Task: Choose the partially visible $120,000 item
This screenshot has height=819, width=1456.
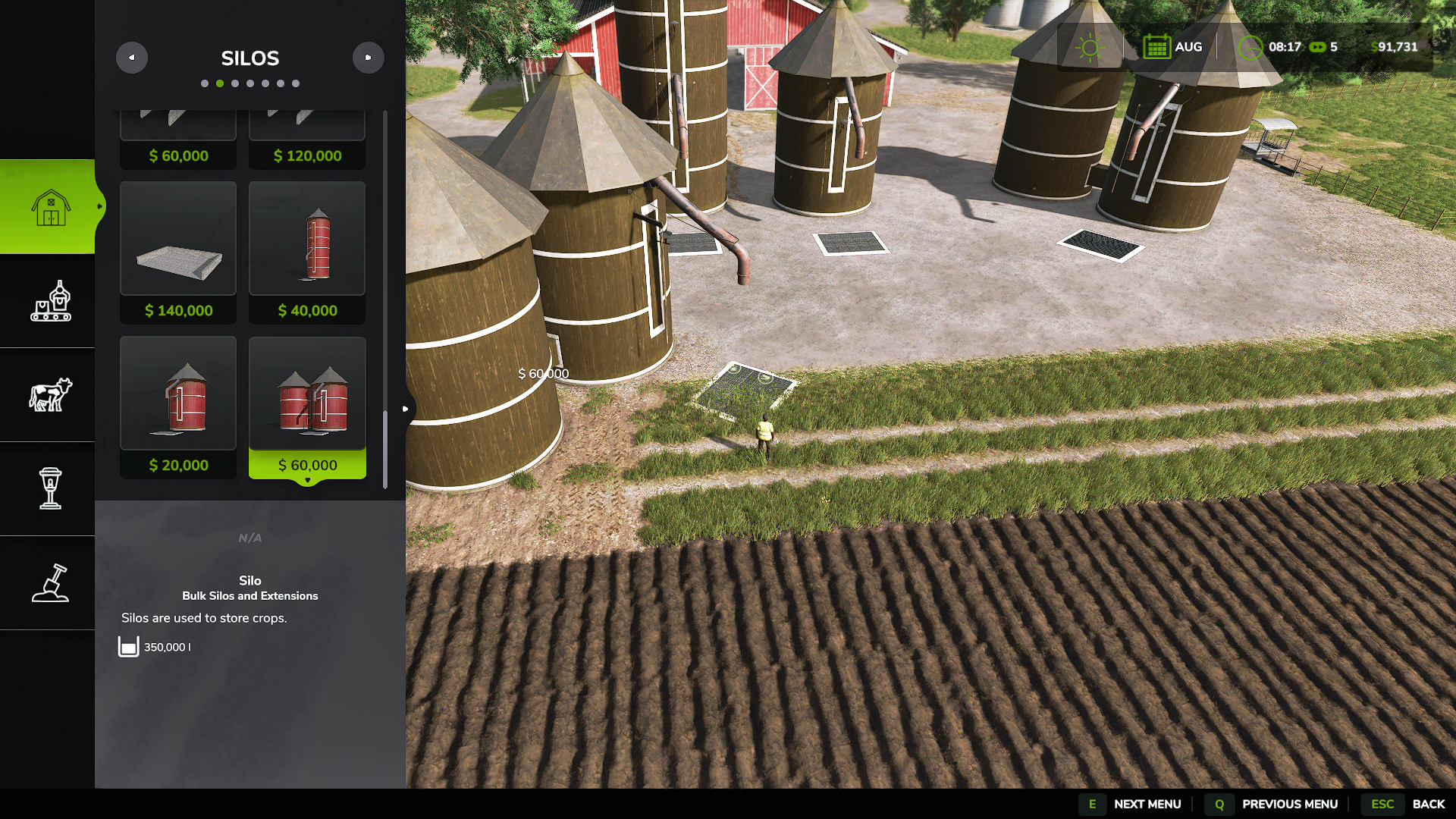Action: click(307, 139)
